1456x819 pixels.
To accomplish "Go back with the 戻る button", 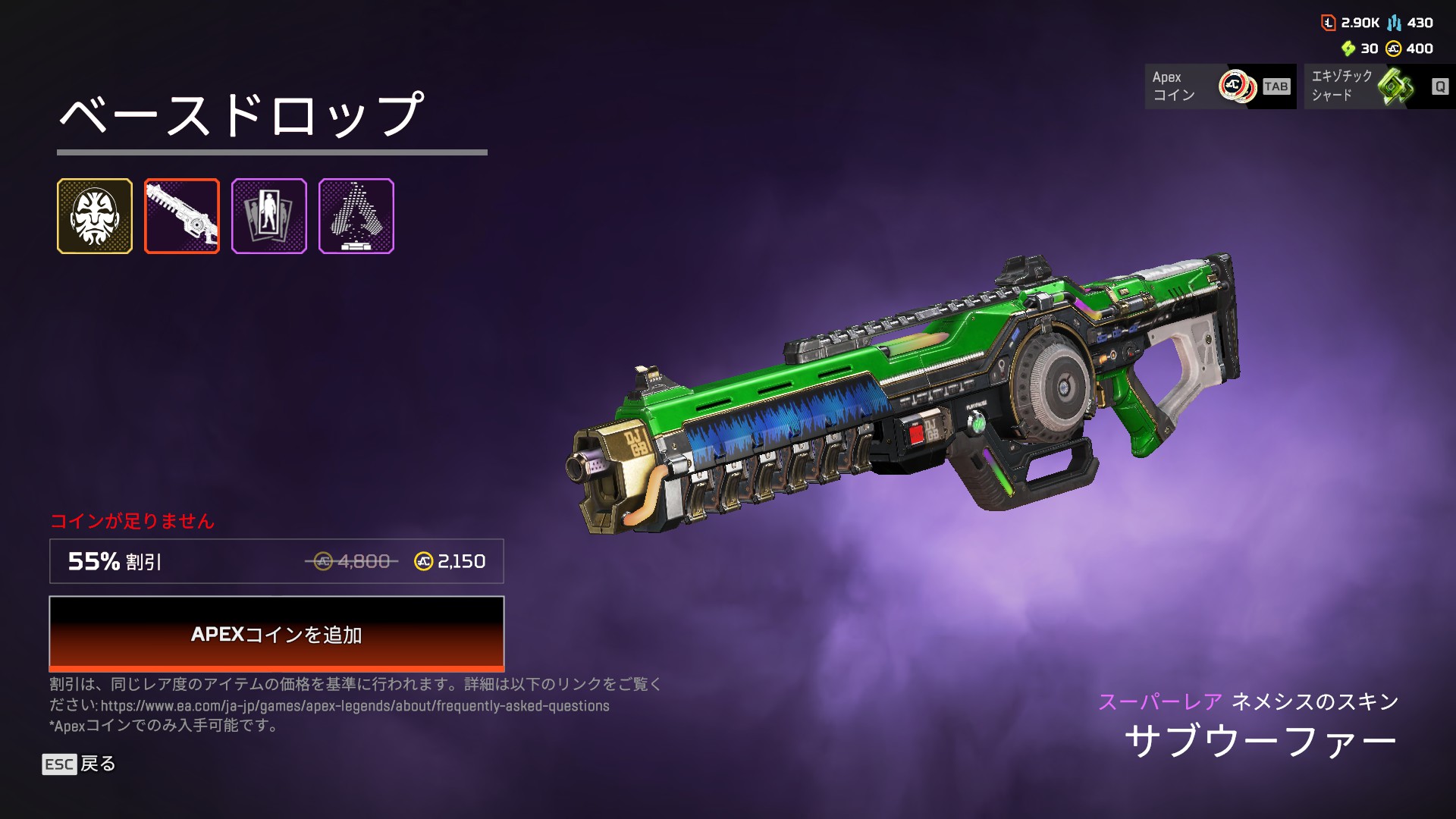I will point(80,764).
